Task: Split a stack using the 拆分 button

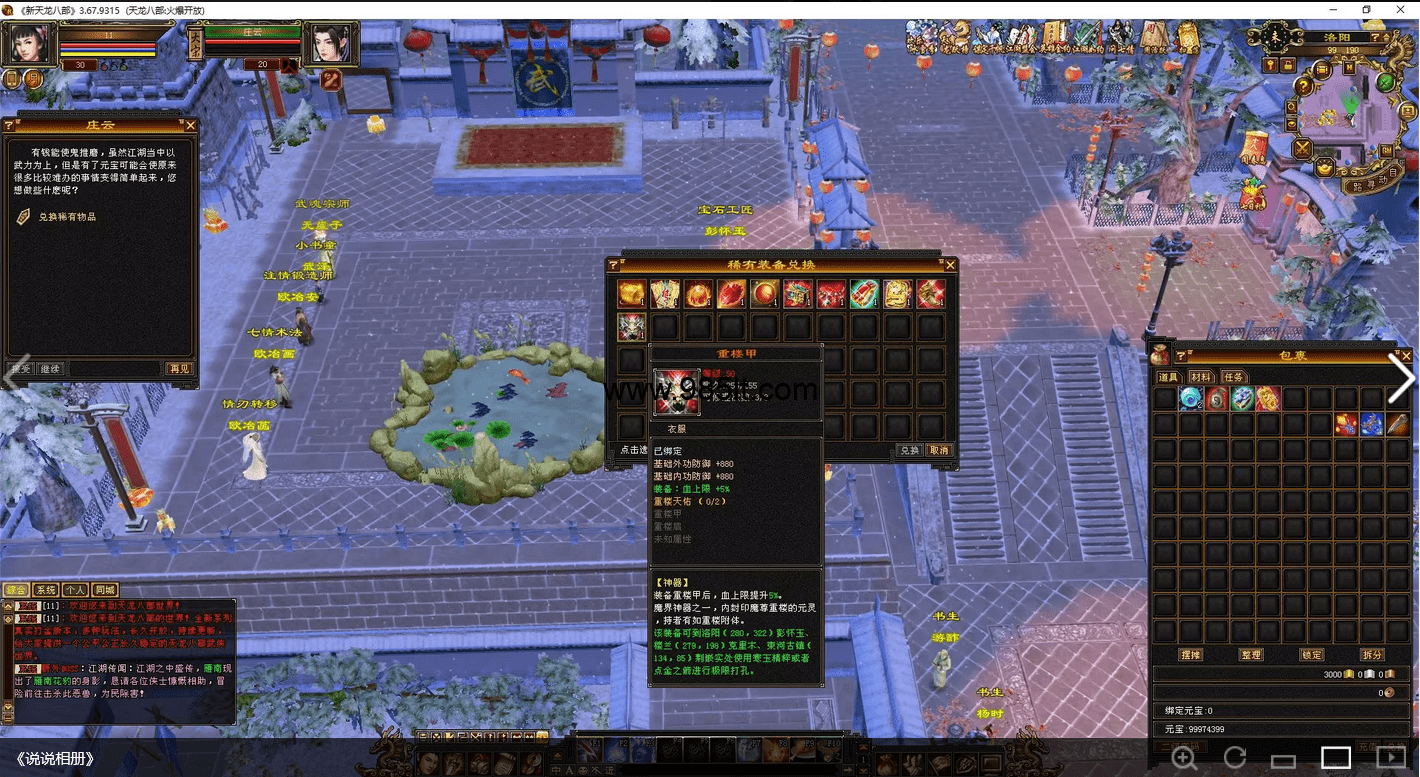Action: tap(1372, 655)
